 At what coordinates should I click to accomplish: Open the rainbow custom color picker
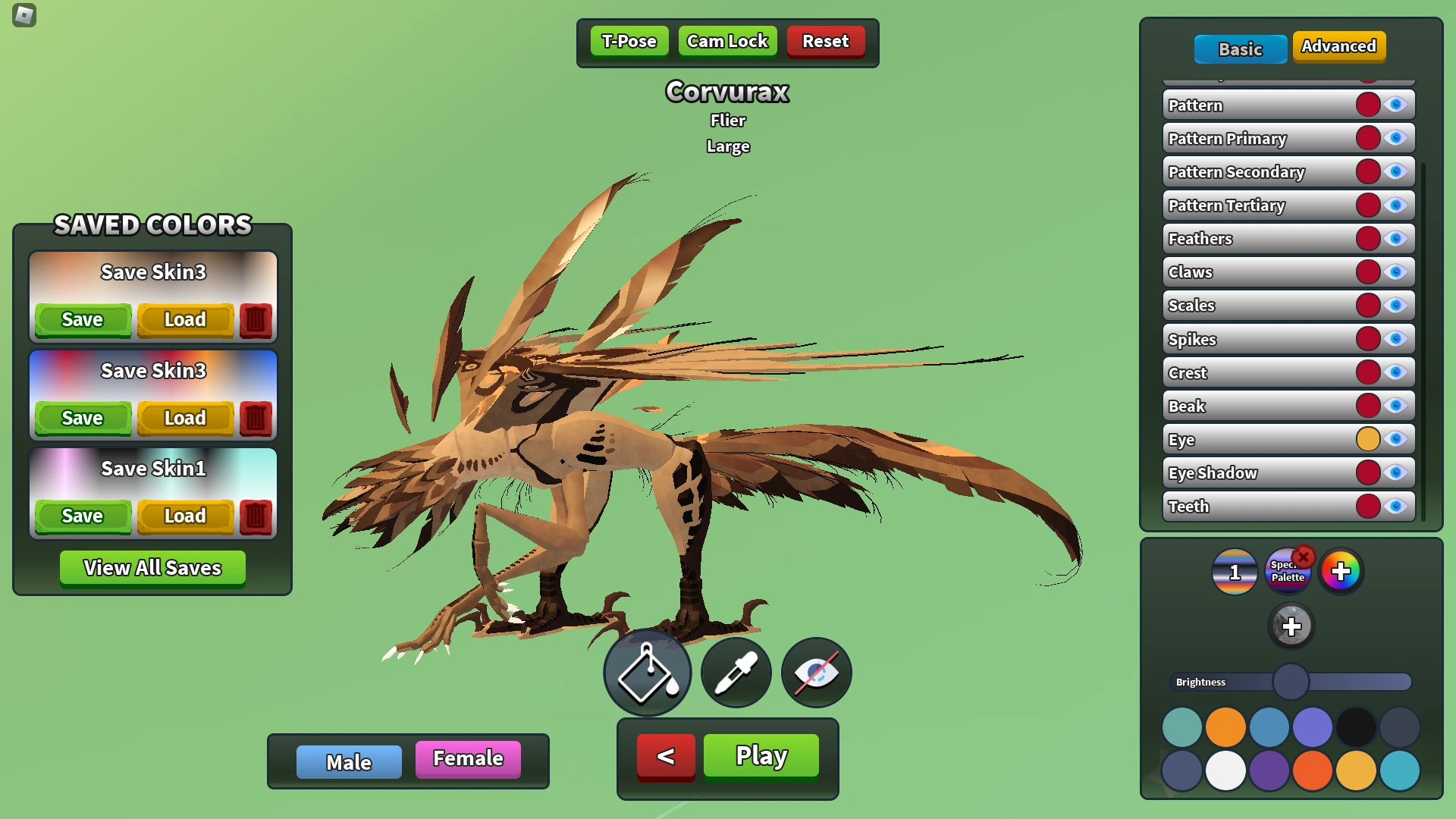(1342, 572)
